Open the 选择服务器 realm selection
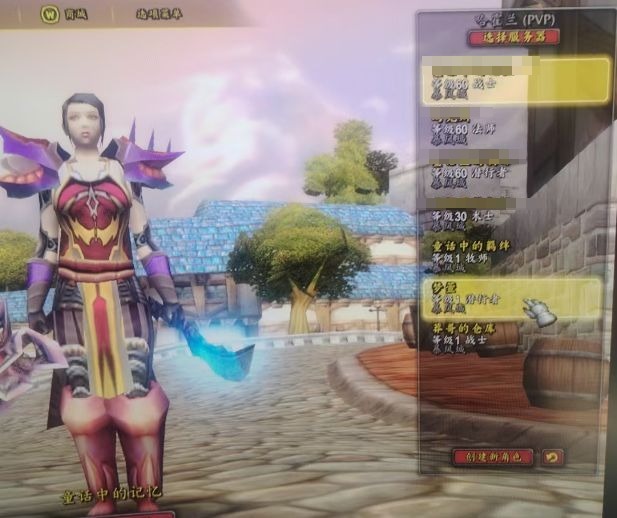This screenshot has width=617, height=518. click(x=512, y=37)
